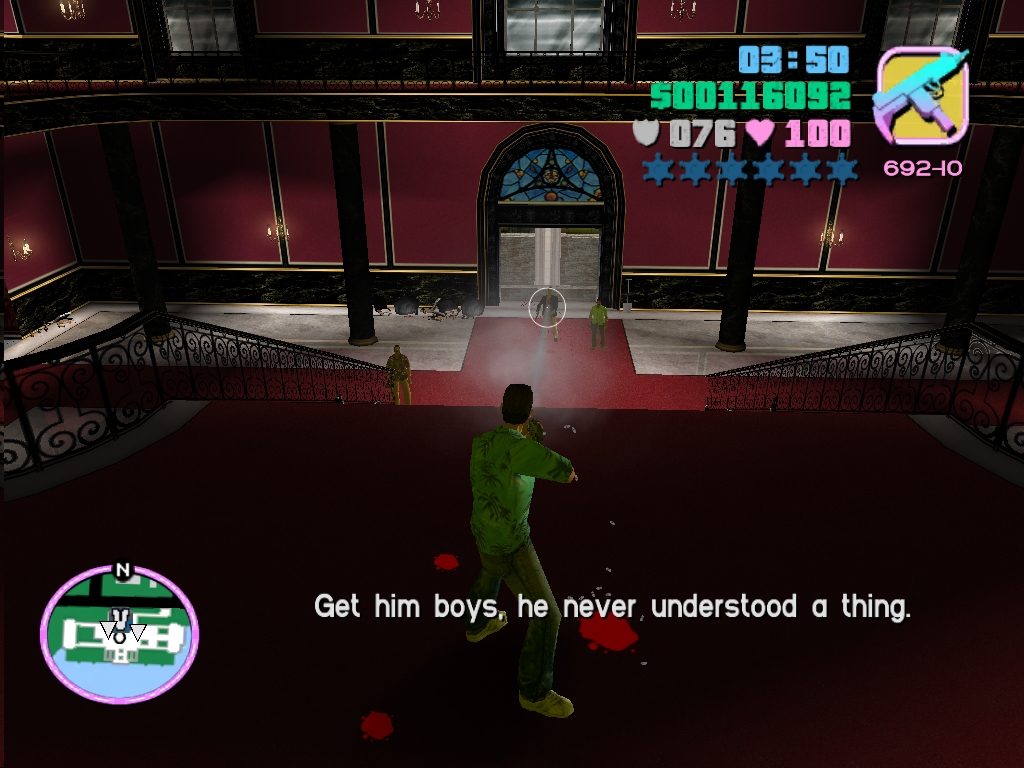Click the north N marker on radar
Viewport: 1024px width, 768px height.
(x=123, y=571)
